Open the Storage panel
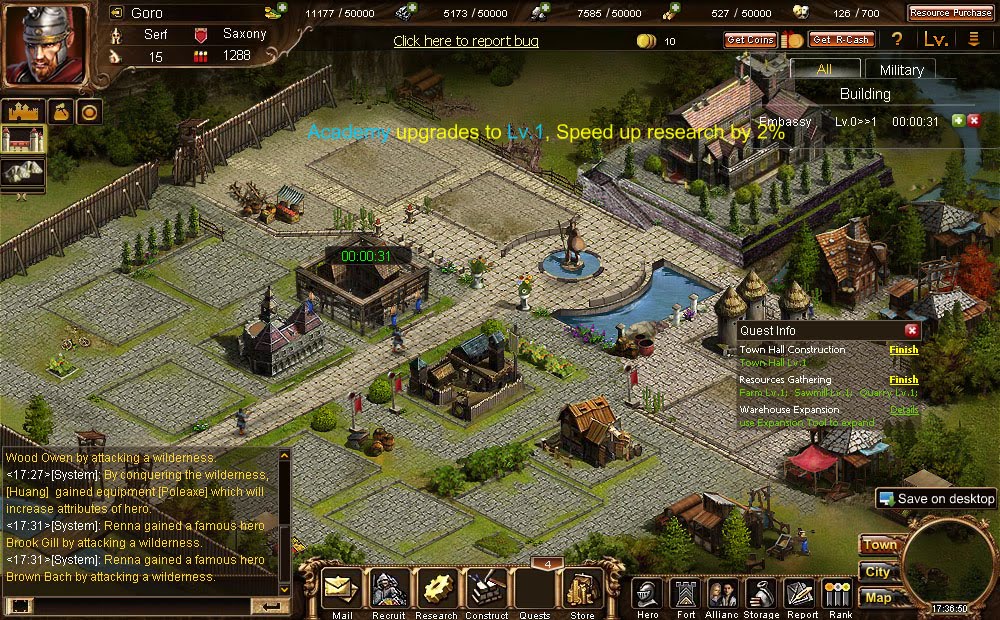Screen dimensions: 1000x620 (x=761, y=594)
